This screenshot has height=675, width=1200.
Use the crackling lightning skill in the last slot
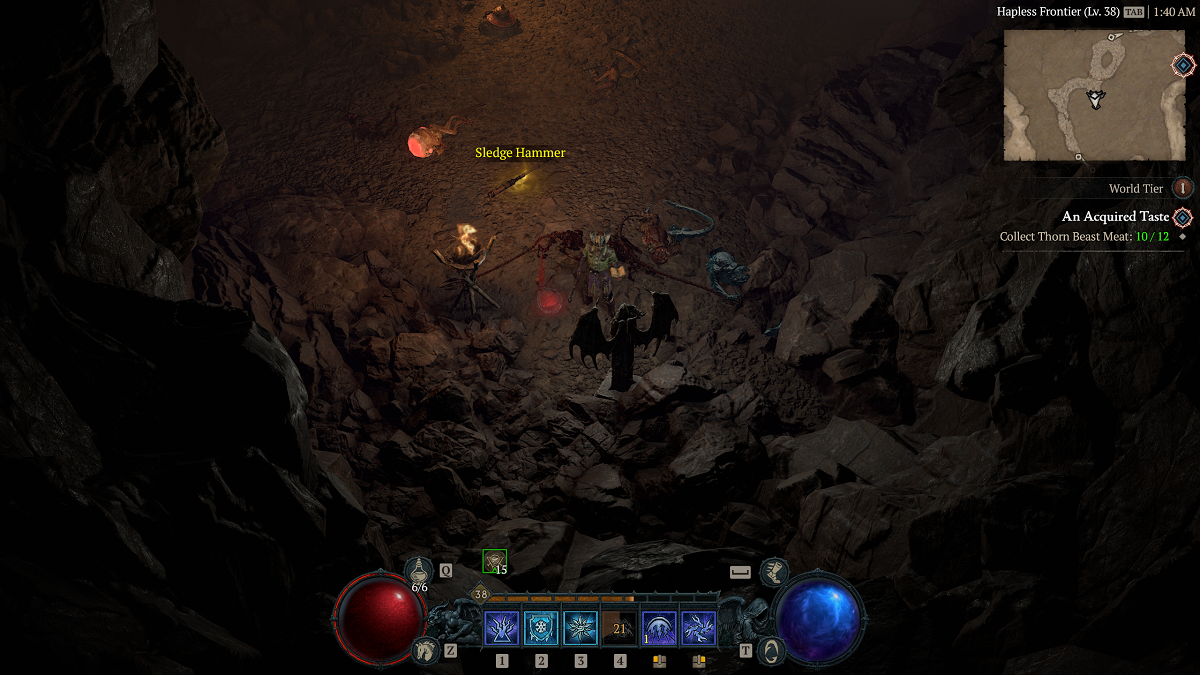click(x=698, y=629)
